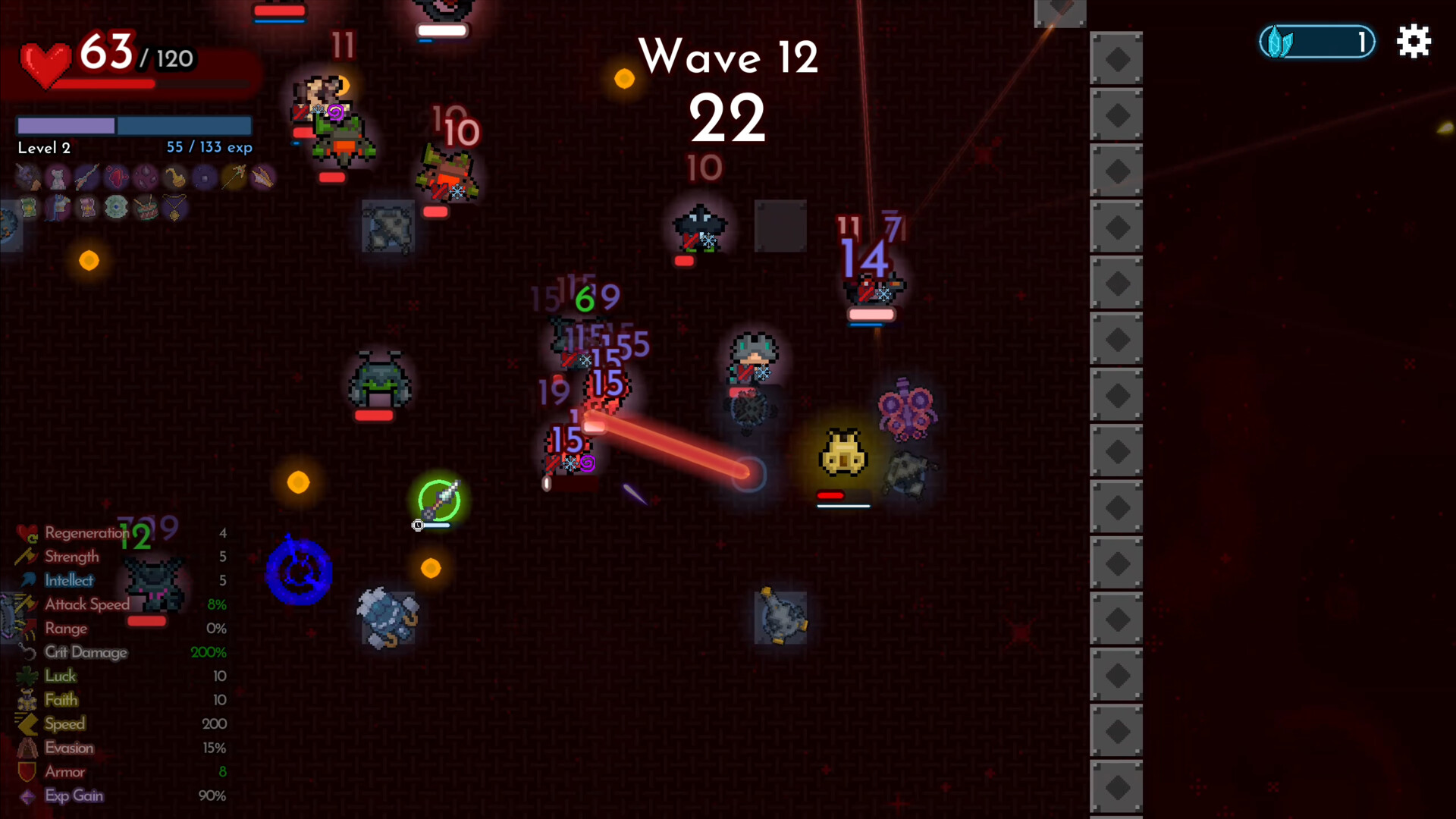
Task: Click the purple scroll inventory item
Action: [x=86, y=207]
